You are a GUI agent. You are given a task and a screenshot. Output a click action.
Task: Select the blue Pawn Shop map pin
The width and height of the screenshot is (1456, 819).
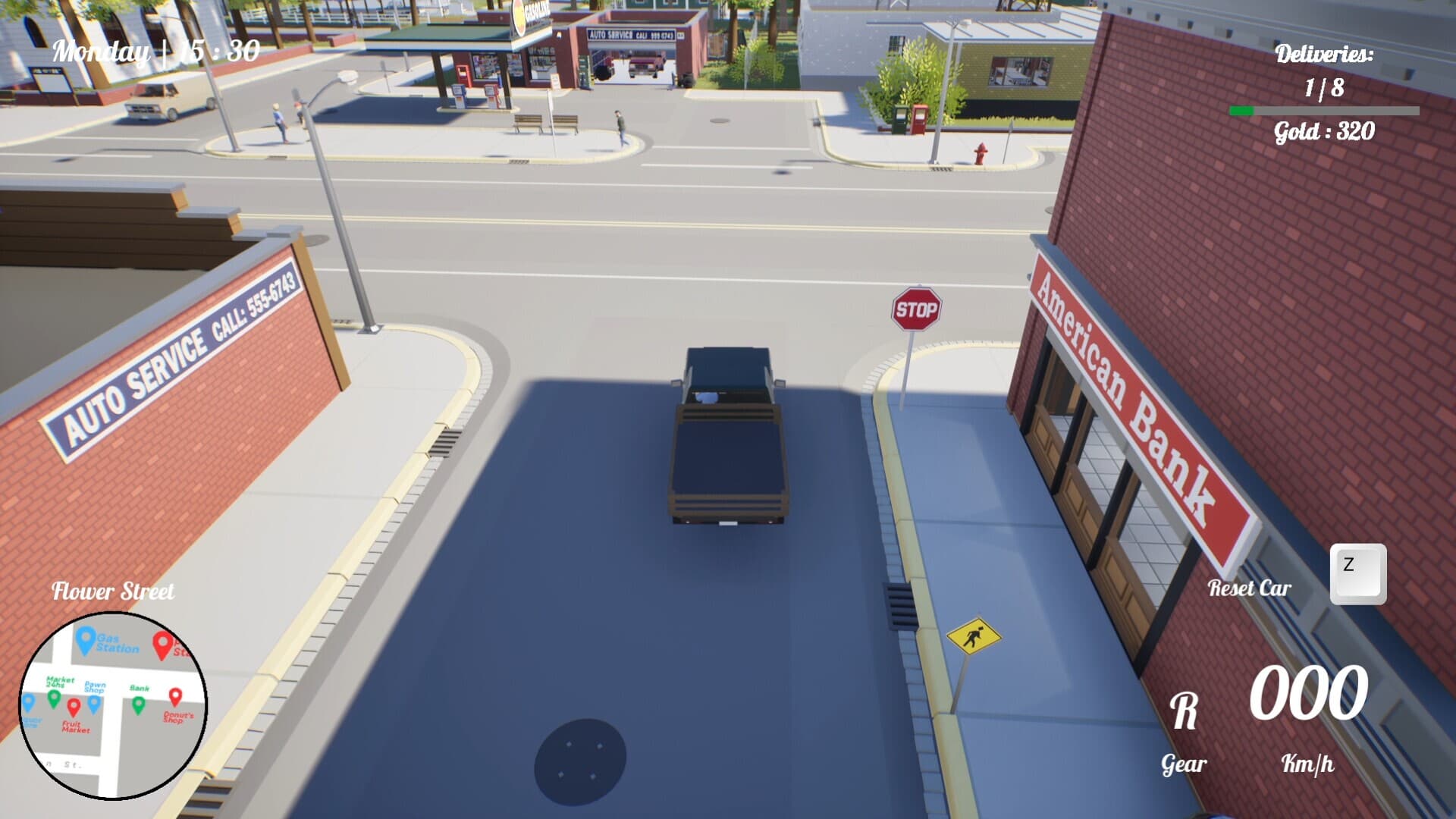tap(94, 704)
